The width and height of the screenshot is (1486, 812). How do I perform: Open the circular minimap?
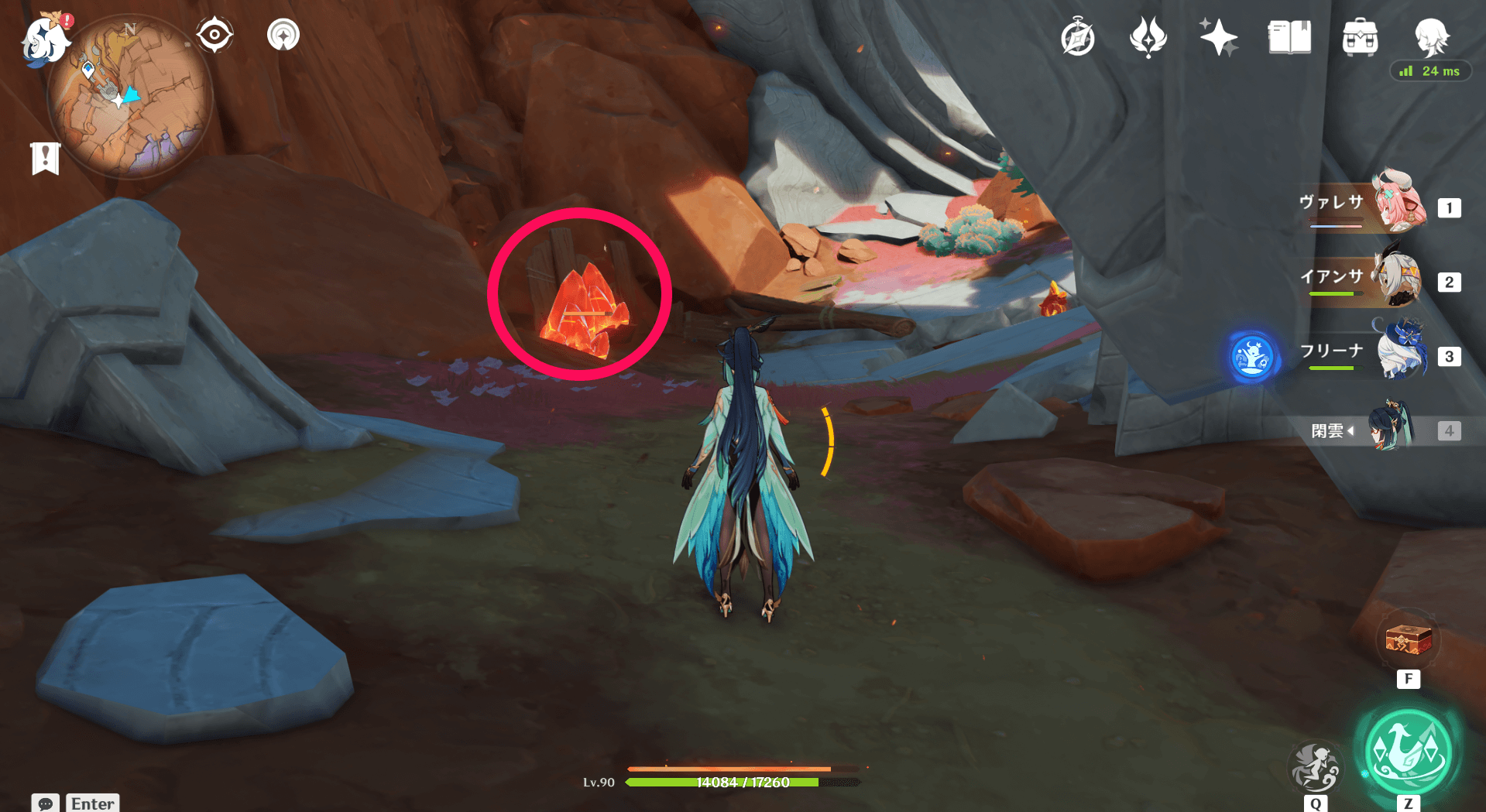click(129, 98)
